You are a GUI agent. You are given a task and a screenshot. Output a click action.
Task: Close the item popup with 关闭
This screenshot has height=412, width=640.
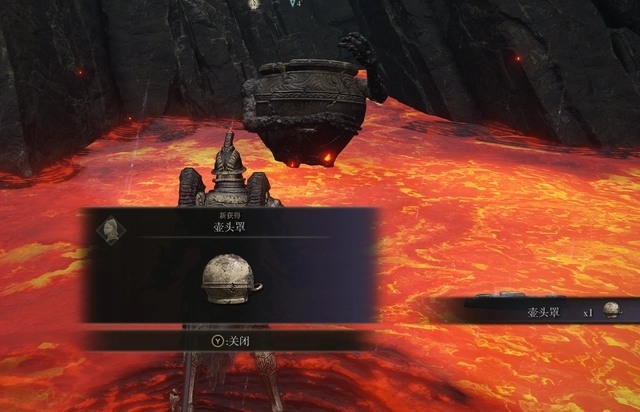[230, 340]
